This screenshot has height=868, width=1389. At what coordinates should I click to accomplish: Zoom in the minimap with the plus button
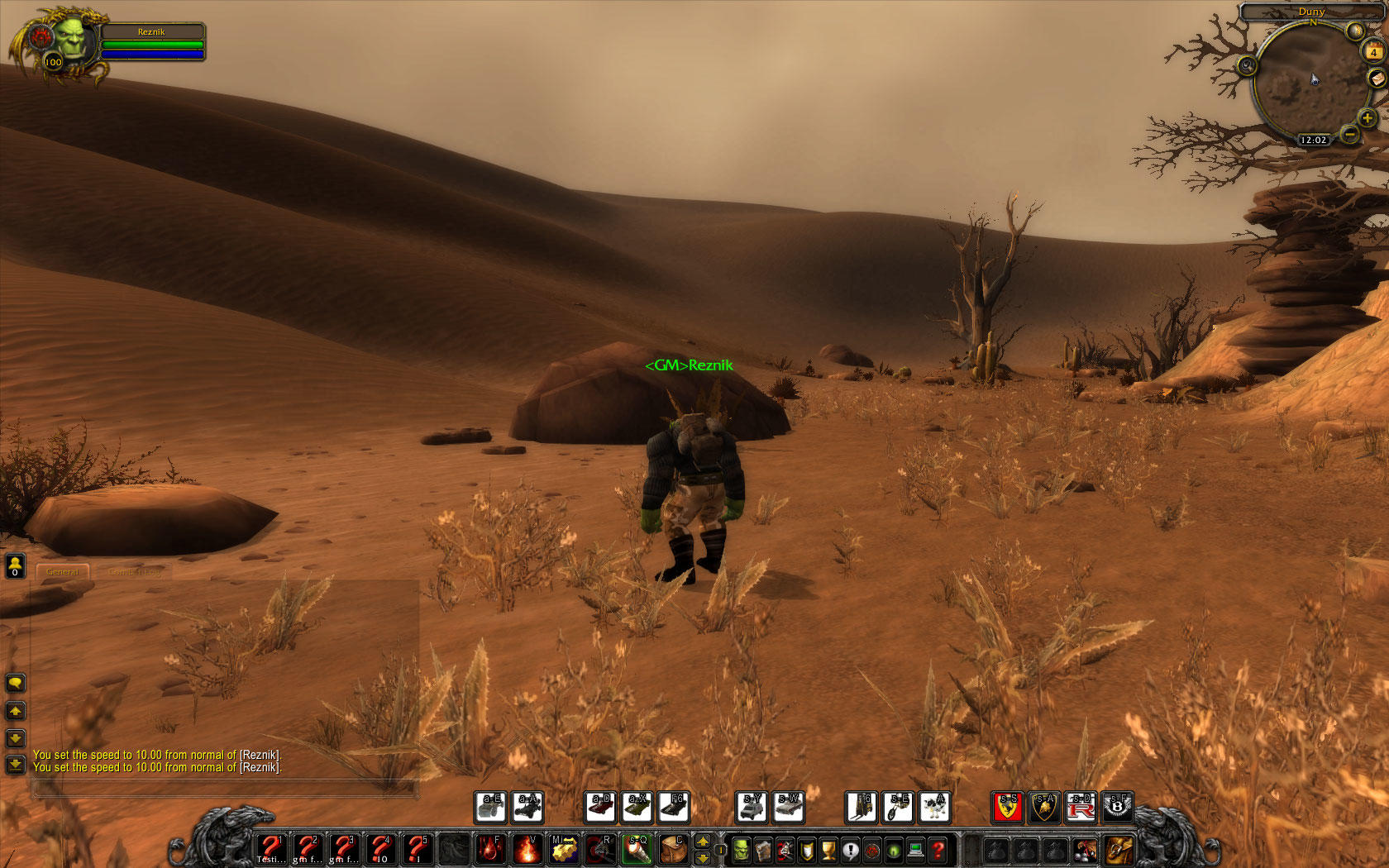(1368, 116)
